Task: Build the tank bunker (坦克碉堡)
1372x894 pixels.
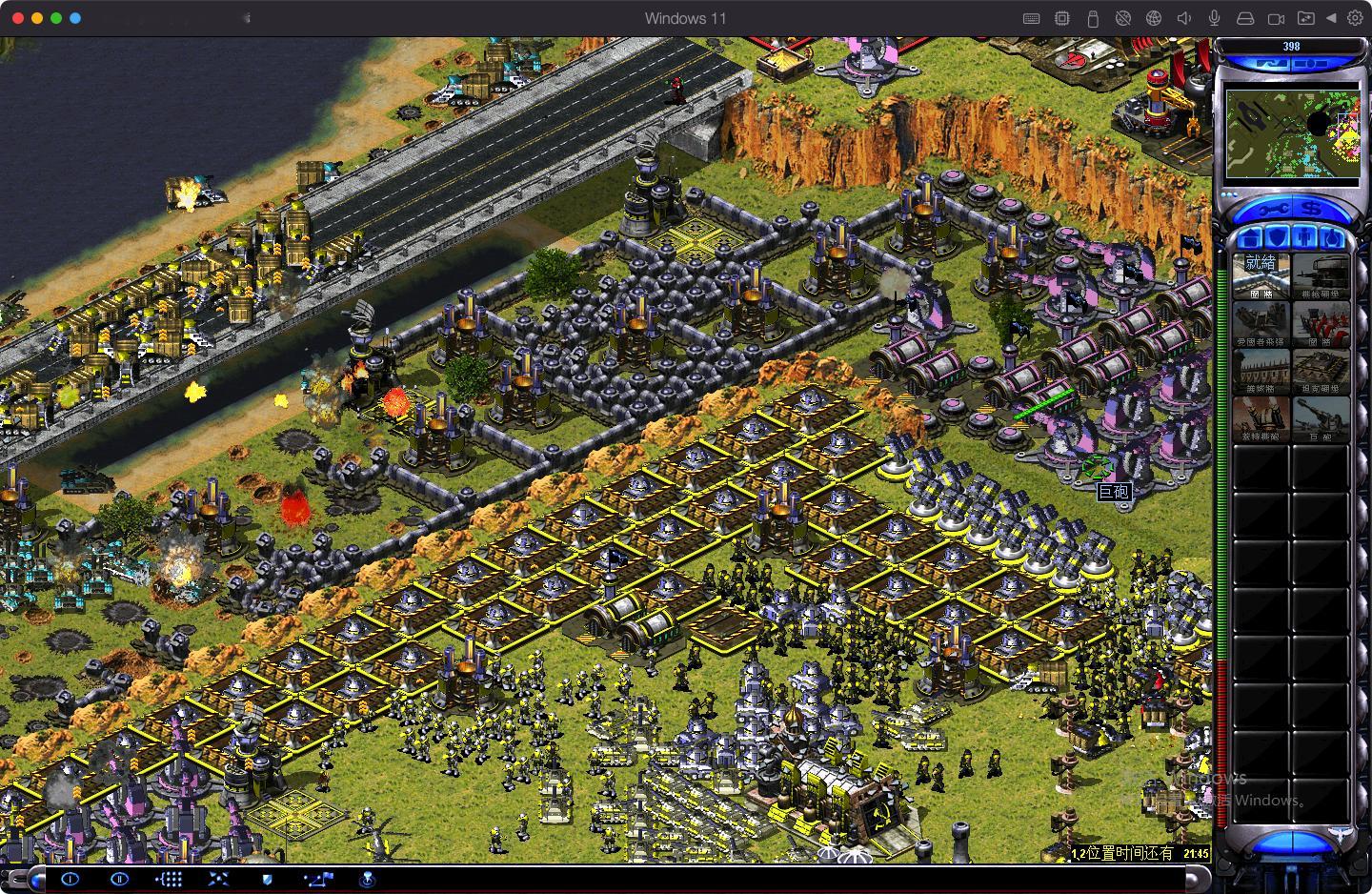Action: coord(1321,370)
